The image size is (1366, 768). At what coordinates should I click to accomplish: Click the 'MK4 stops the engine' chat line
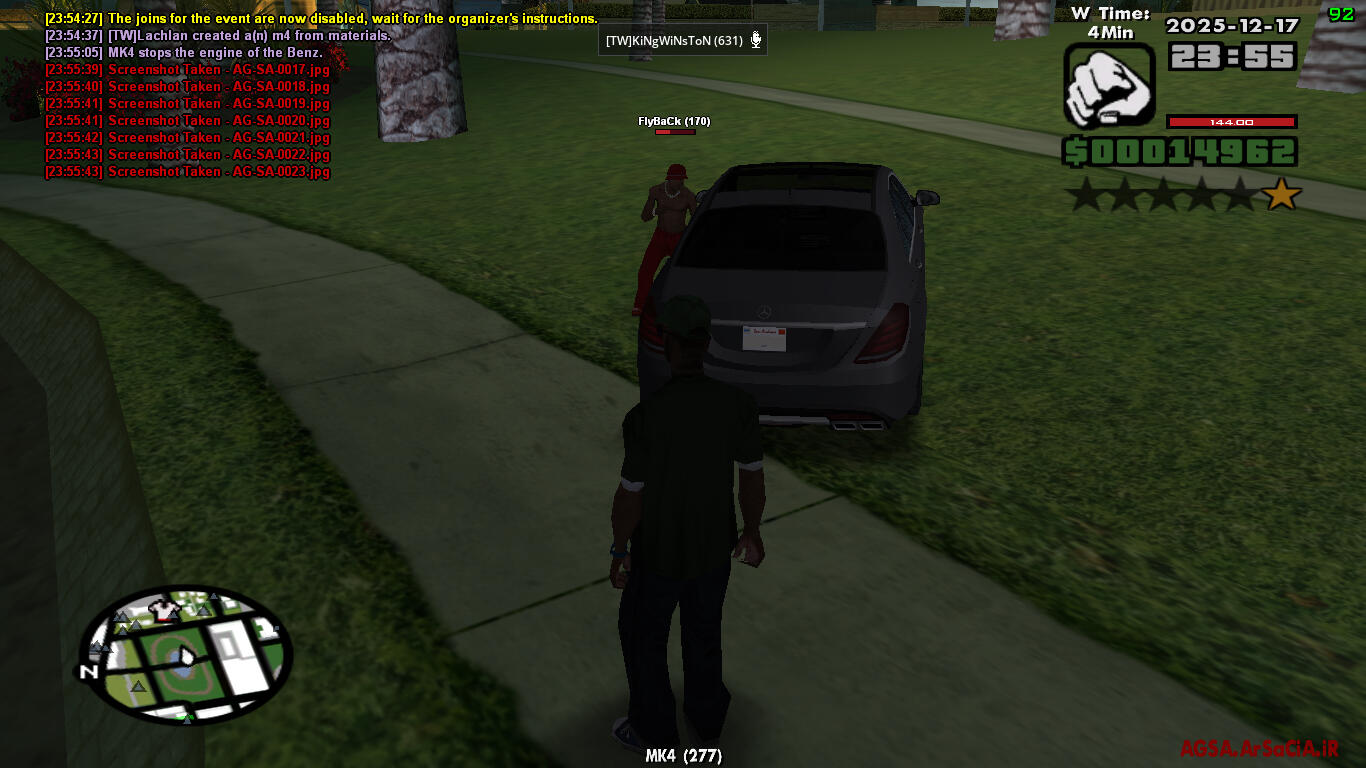pos(184,52)
